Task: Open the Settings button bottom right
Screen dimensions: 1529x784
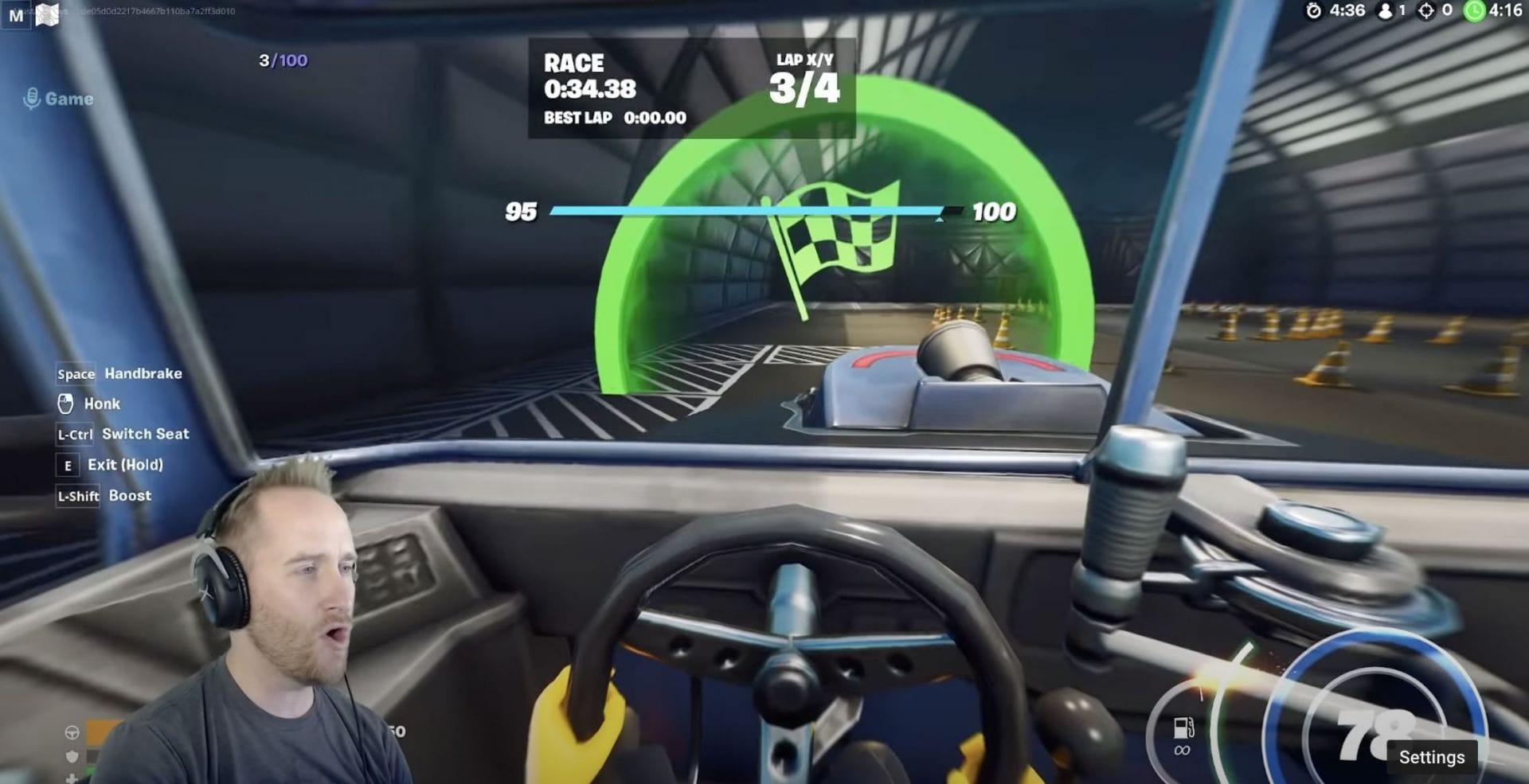Action: click(1433, 758)
